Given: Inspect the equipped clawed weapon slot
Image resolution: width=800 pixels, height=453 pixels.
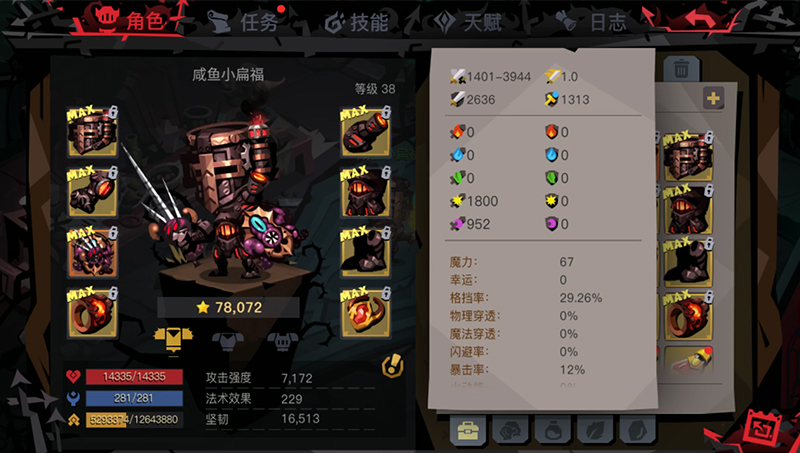Looking at the screenshot, I should [x=92, y=252].
